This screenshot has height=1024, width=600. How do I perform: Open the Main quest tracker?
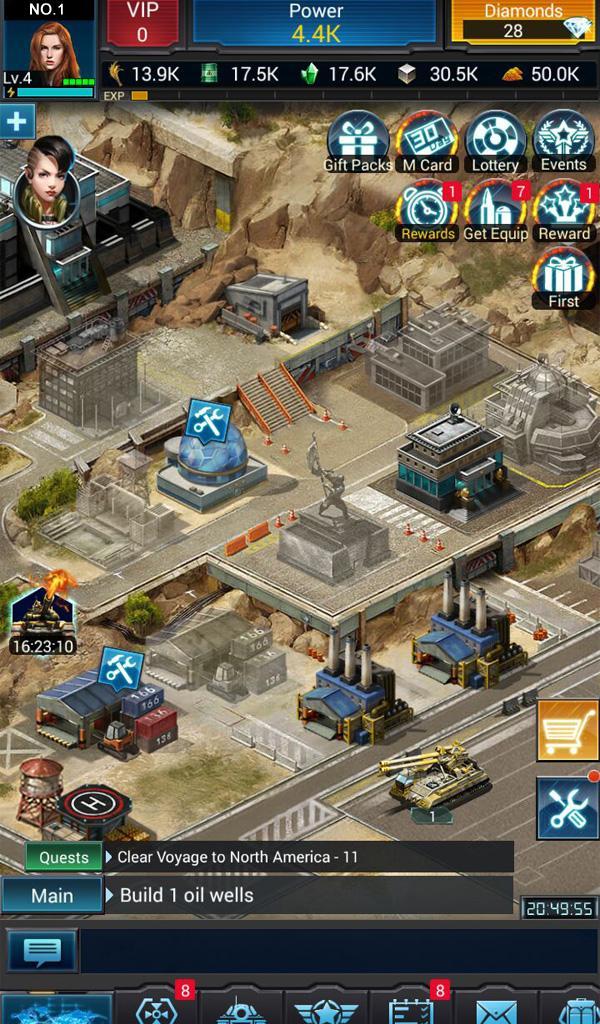coord(52,895)
